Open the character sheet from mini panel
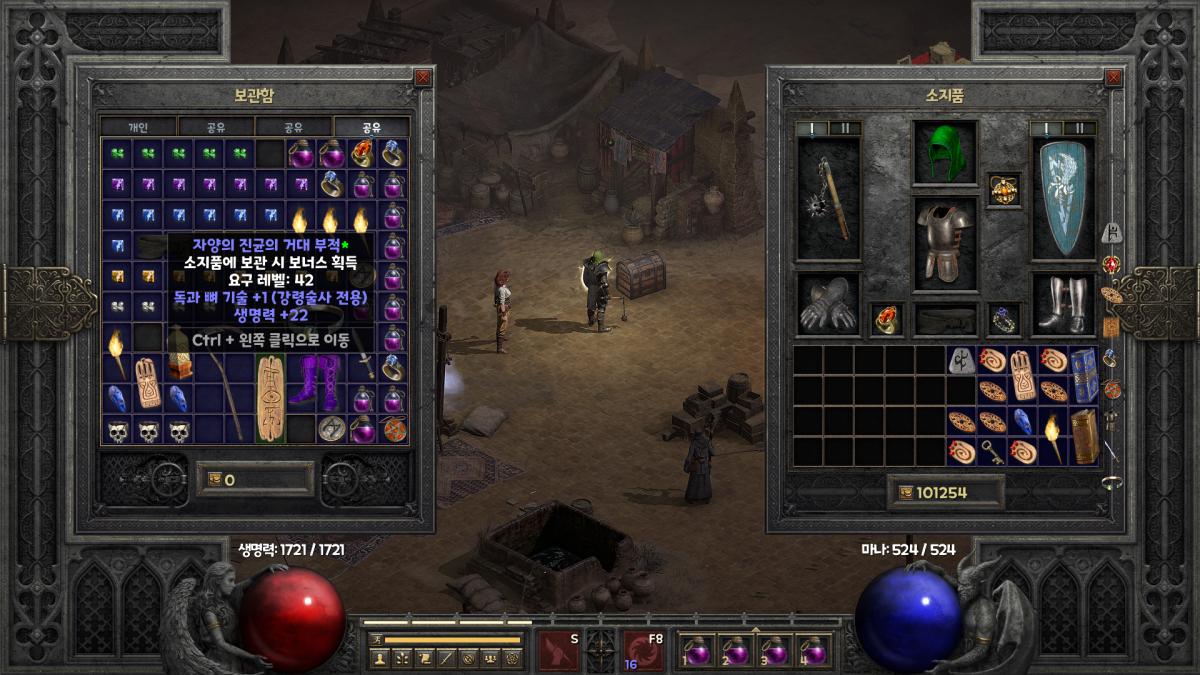The width and height of the screenshot is (1200, 675). click(379, 658)
